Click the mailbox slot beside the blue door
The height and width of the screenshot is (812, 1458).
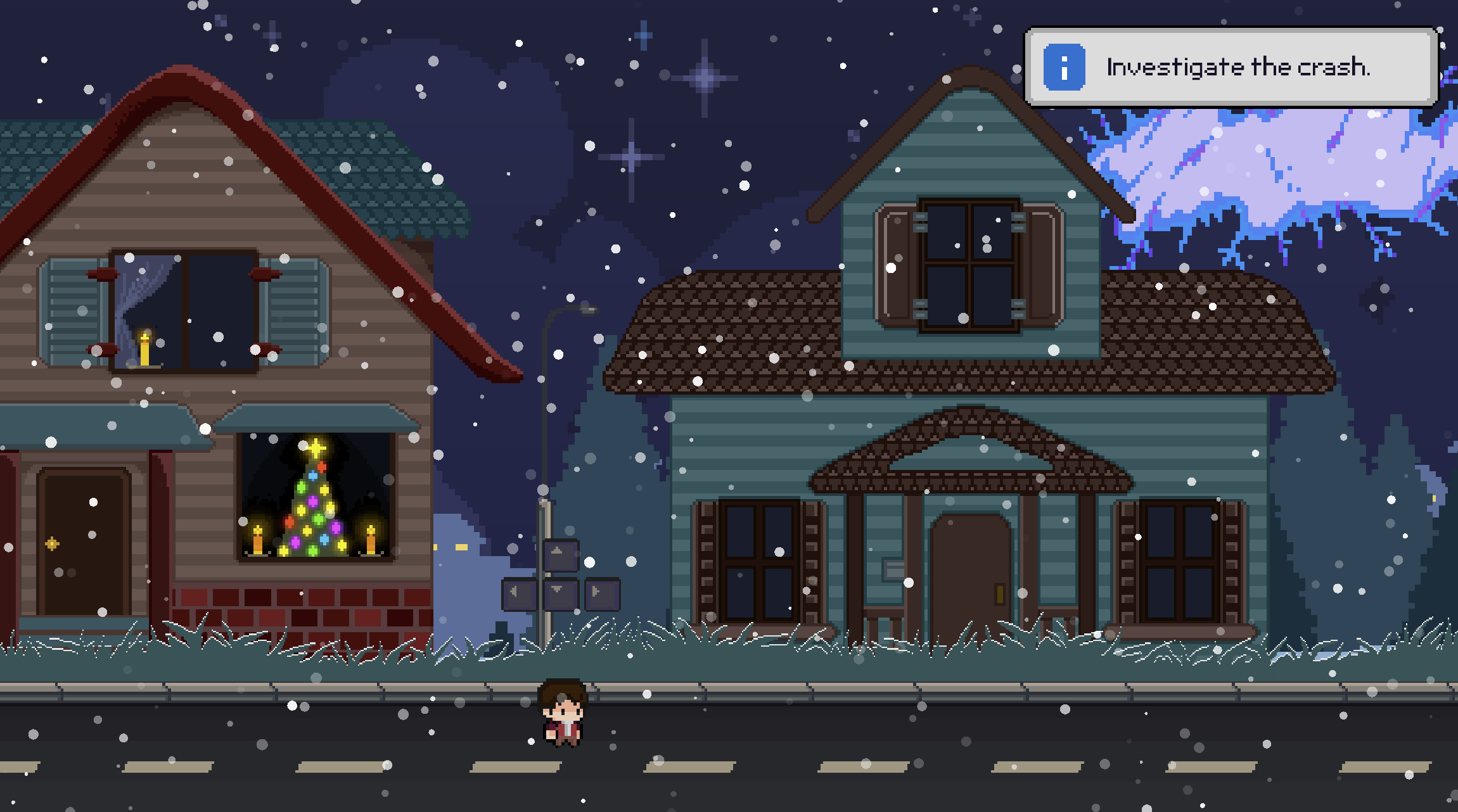(x=892, y=569)
